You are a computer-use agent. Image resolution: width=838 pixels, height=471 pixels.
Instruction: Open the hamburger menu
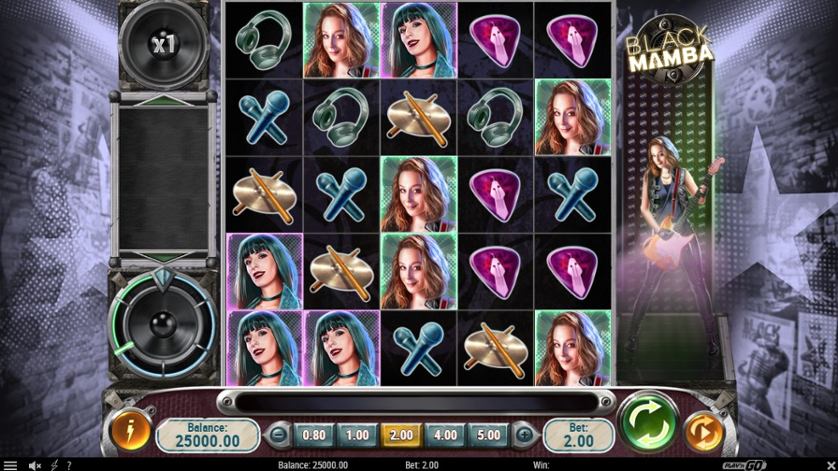(9, 465)
